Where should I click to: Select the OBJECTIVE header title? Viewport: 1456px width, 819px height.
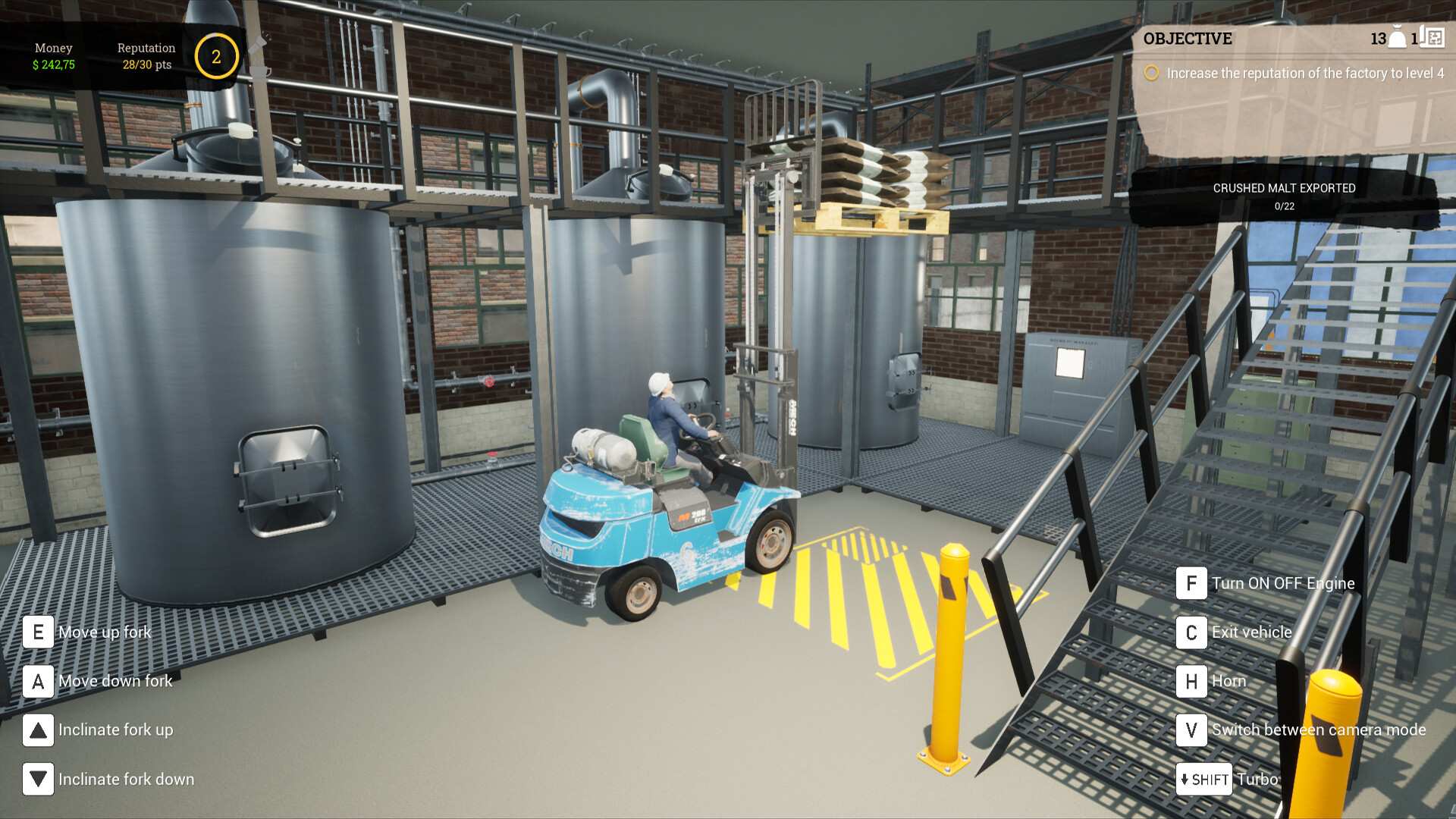1188,39
